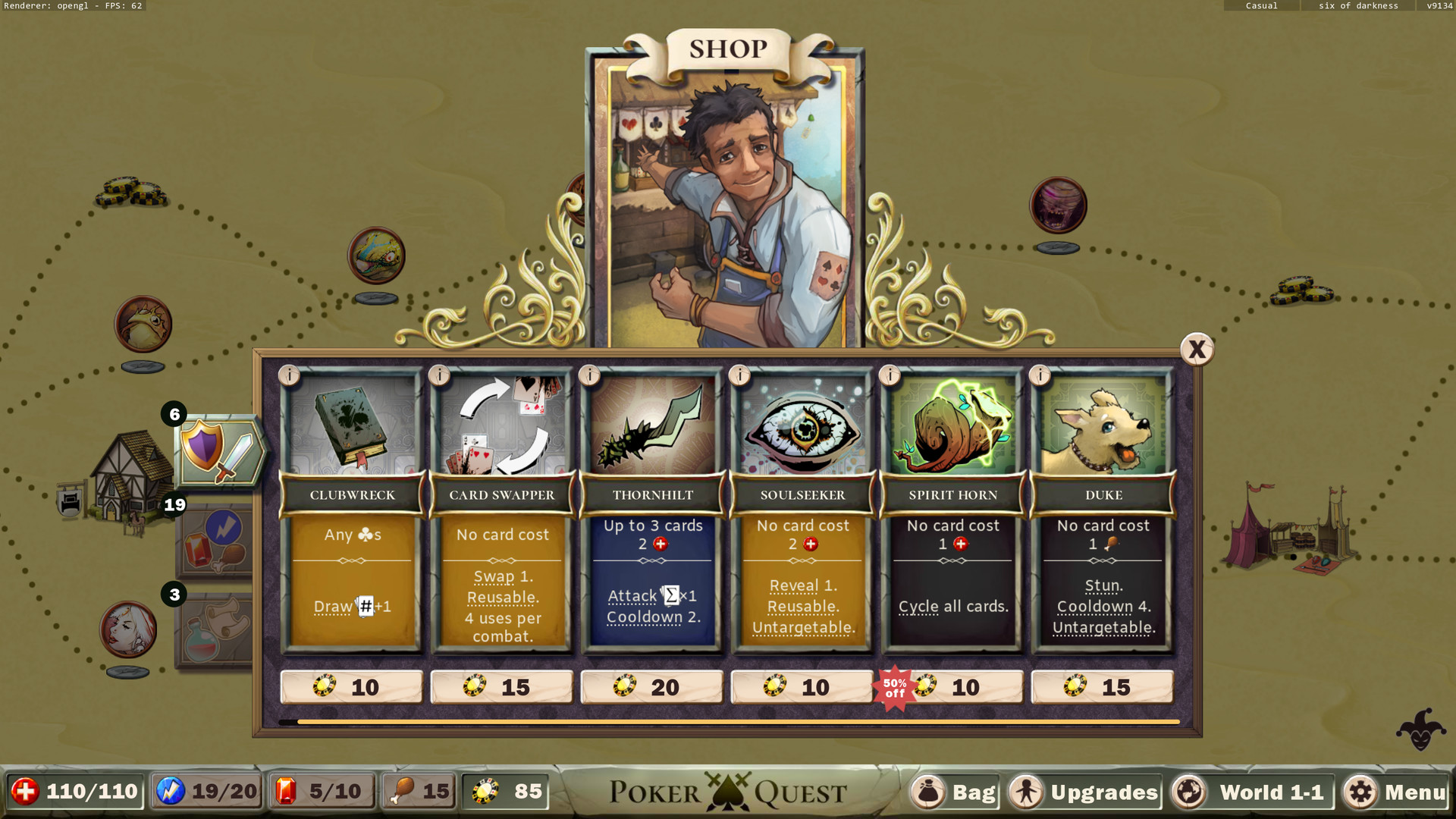The height and width of the screenshot is (819, 1456).
Task: Choose the Thornhilt weapon card
Action: point(652,510)
